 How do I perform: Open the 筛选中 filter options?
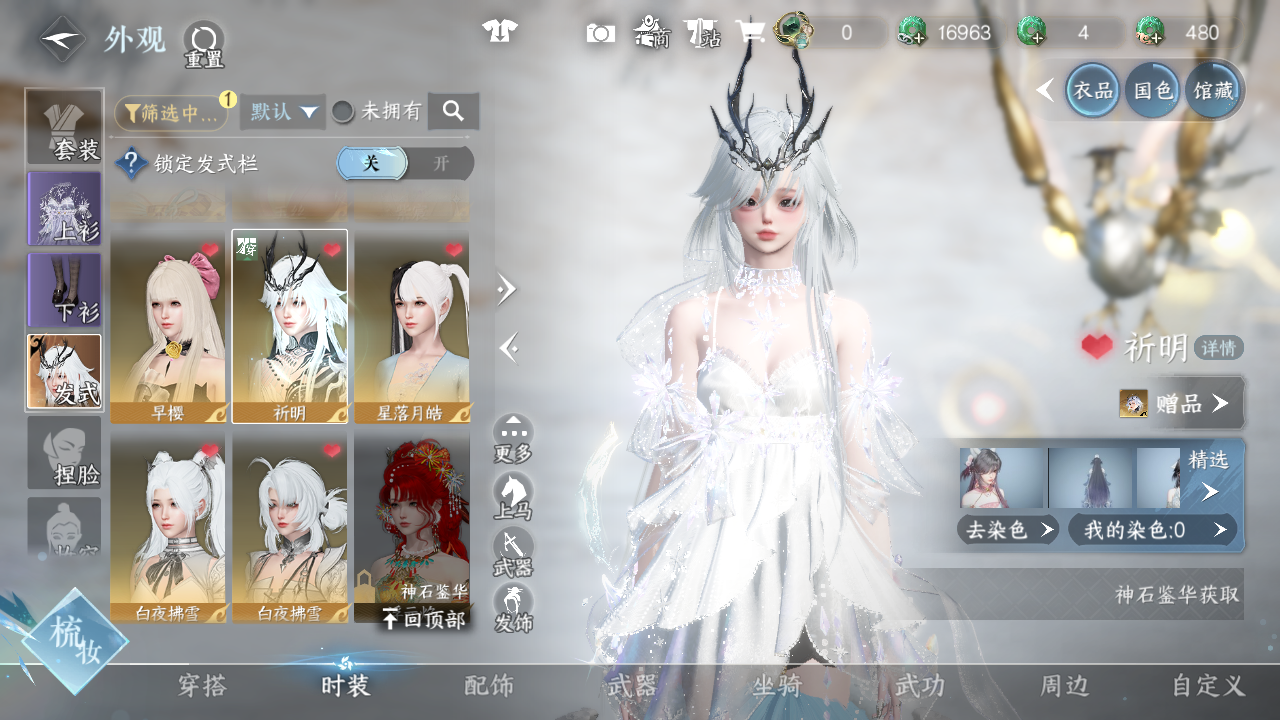[170, 113]
